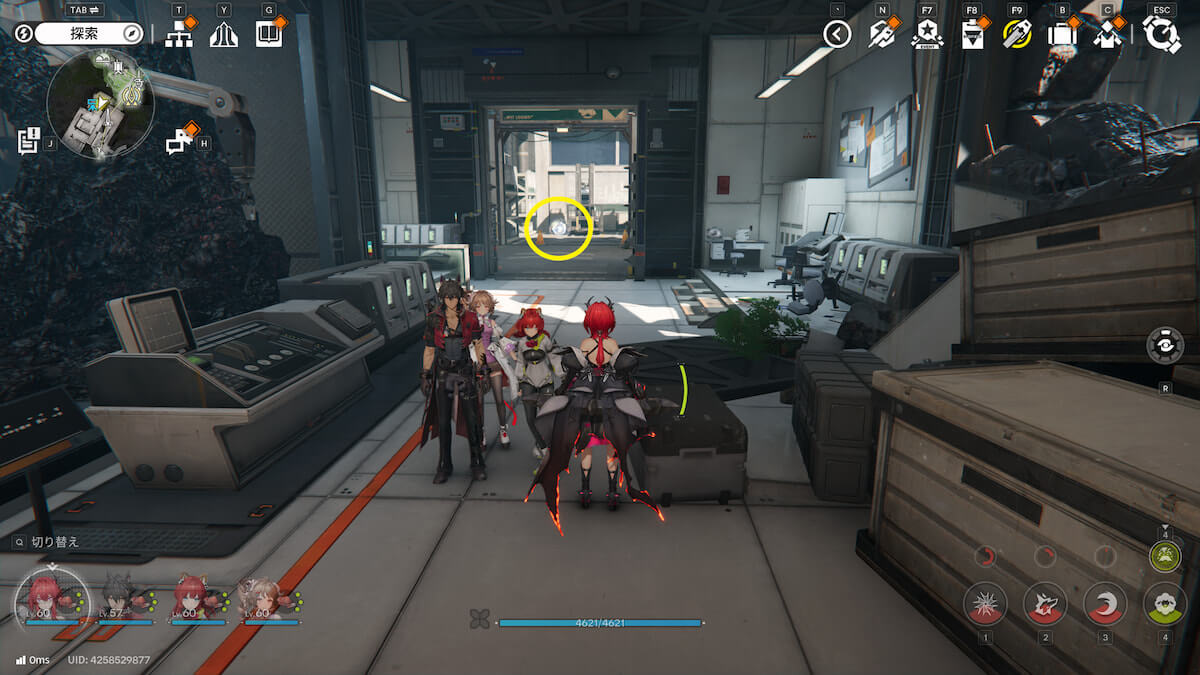Open the twin upward arrows icon
The height and width of the screenshot is (675, 1200).
pos(223,35)
